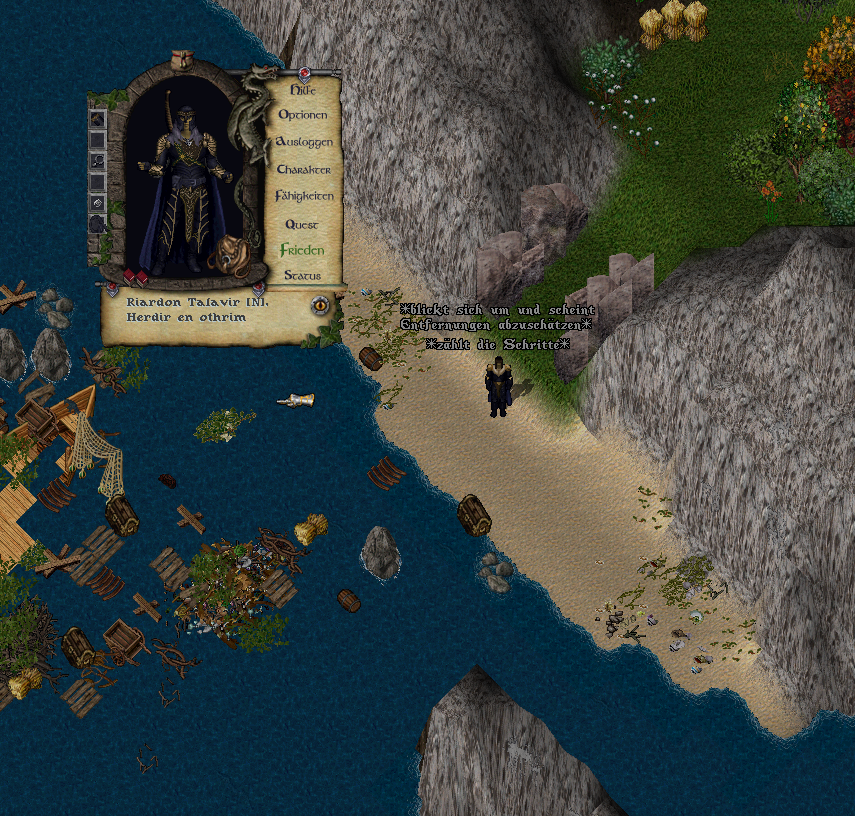855x816 pixels.
Task: Click the pouch at the paperdoll top
Action: click(183, 62)
